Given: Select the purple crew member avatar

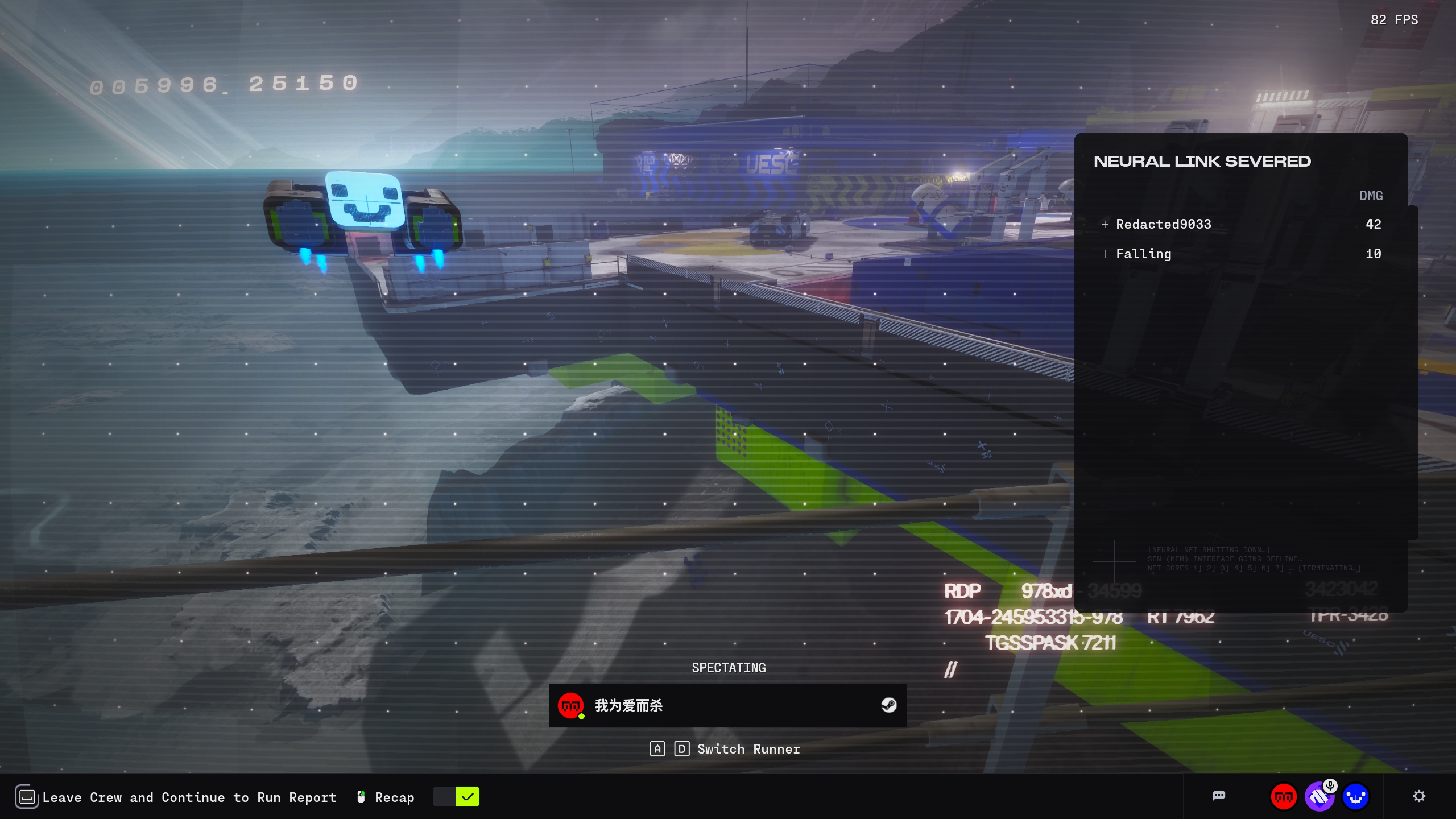Looking at the screenshot, I should tap(1319, 797).
